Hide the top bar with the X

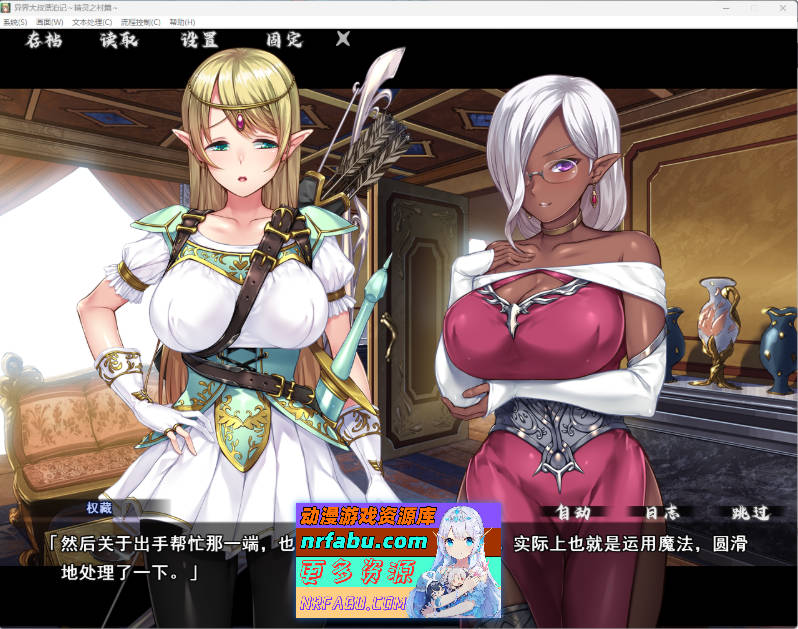(343, 40)
